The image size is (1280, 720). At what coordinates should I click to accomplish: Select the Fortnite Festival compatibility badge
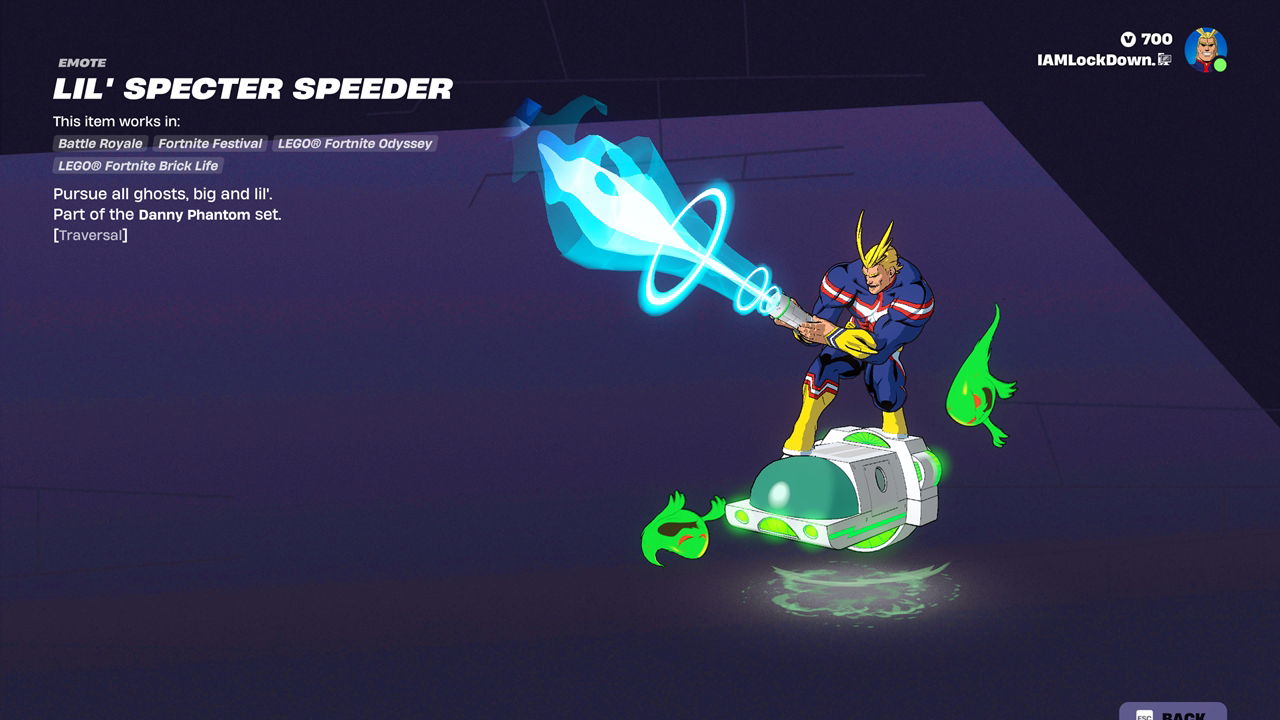coord(210,143)
